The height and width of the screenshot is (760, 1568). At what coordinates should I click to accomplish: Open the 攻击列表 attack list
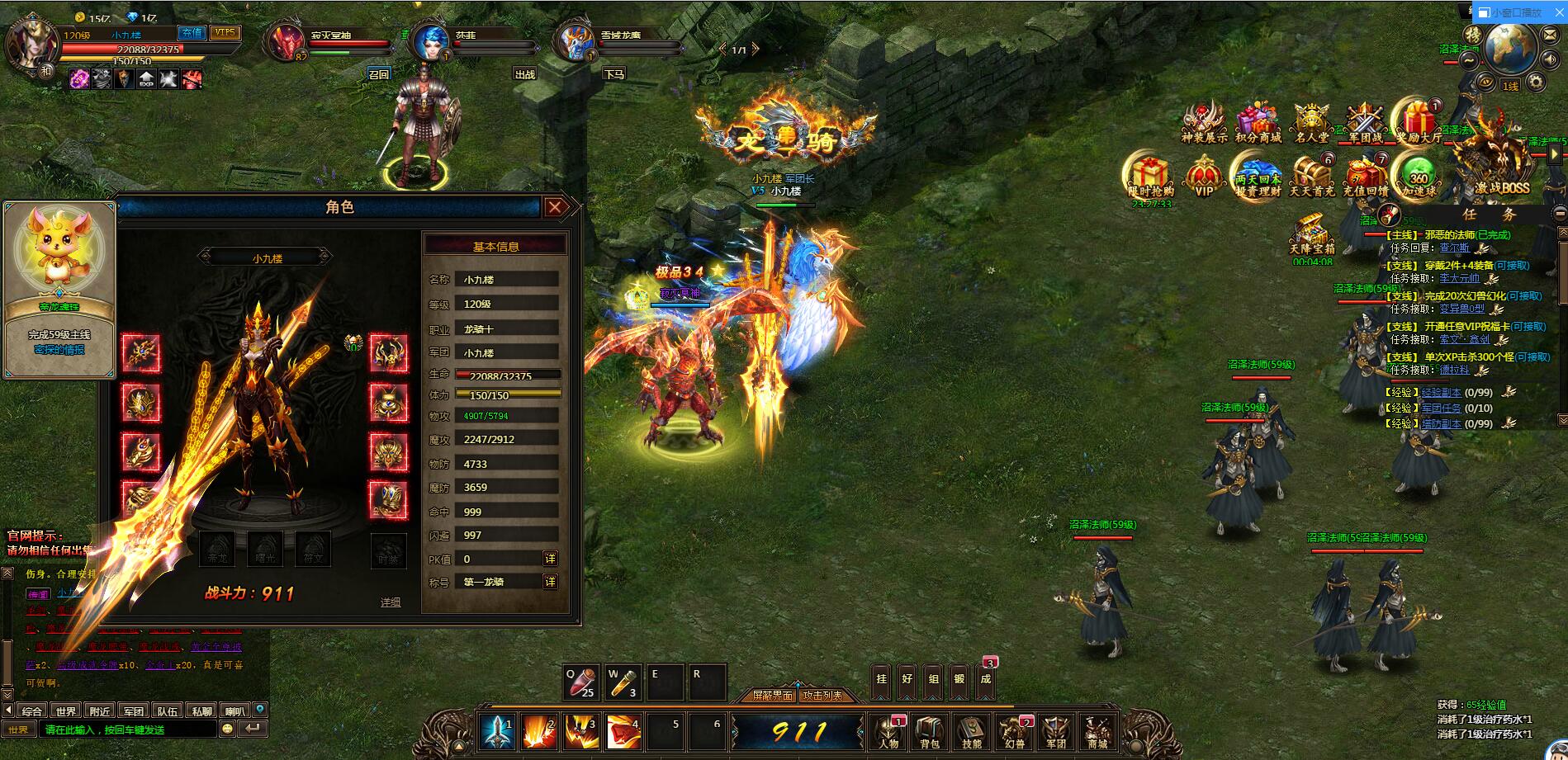(823, 696)
